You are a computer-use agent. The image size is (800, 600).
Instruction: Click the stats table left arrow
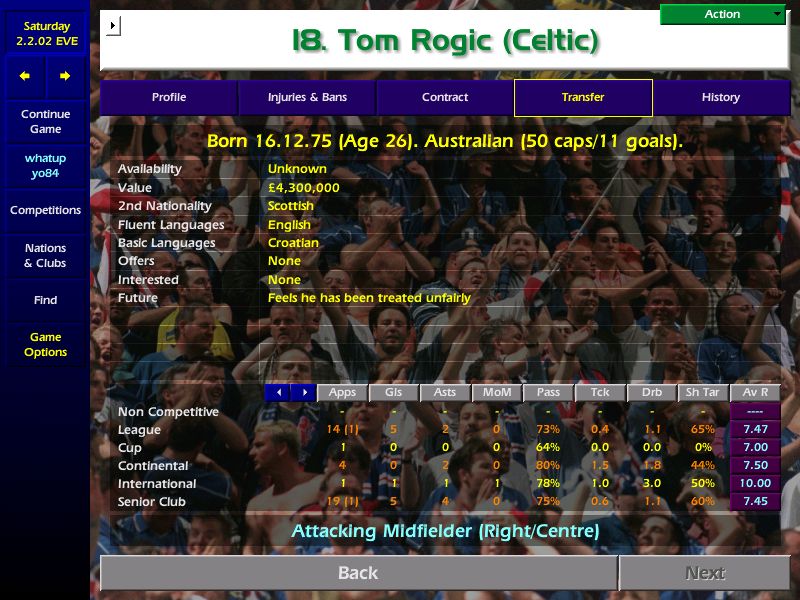pos(278,393)
